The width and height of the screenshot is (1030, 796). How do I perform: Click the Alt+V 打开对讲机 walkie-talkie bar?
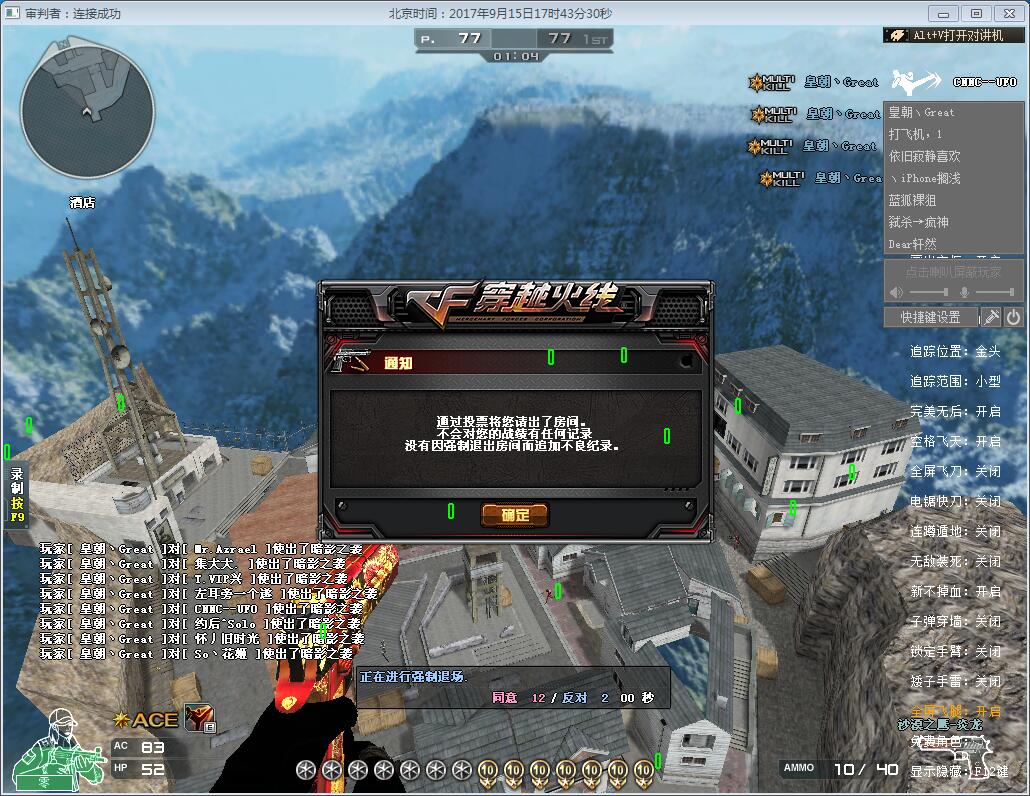[954, 35]
